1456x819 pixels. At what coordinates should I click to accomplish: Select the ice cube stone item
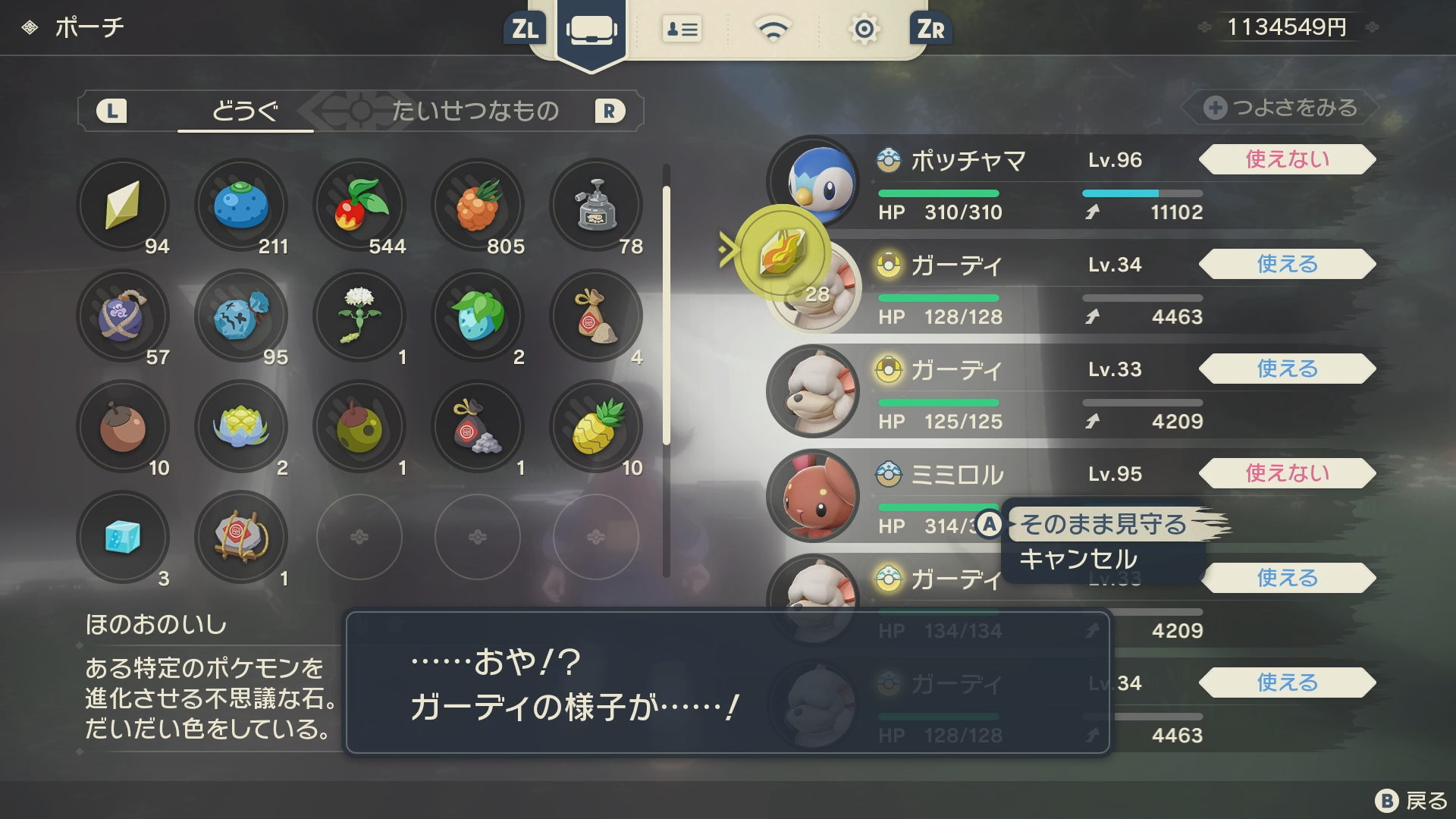[123, 538]
